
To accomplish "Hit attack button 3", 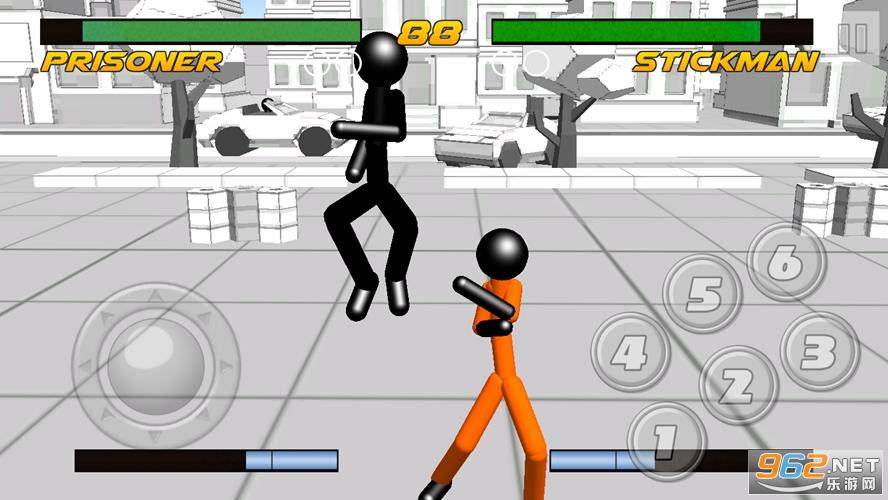I will (x=819, y=351).
